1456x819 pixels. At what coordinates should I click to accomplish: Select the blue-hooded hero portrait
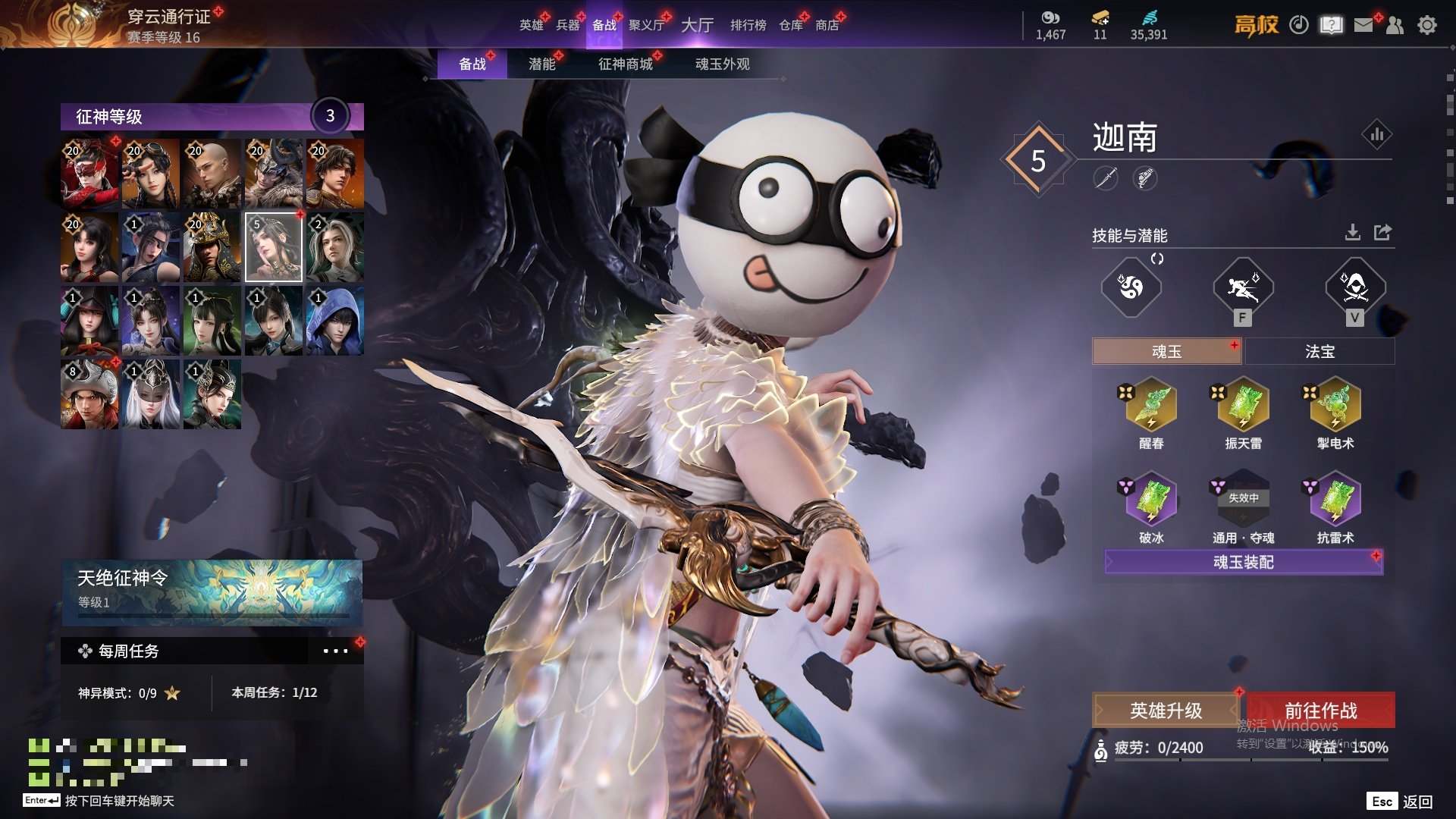point(334,321)
